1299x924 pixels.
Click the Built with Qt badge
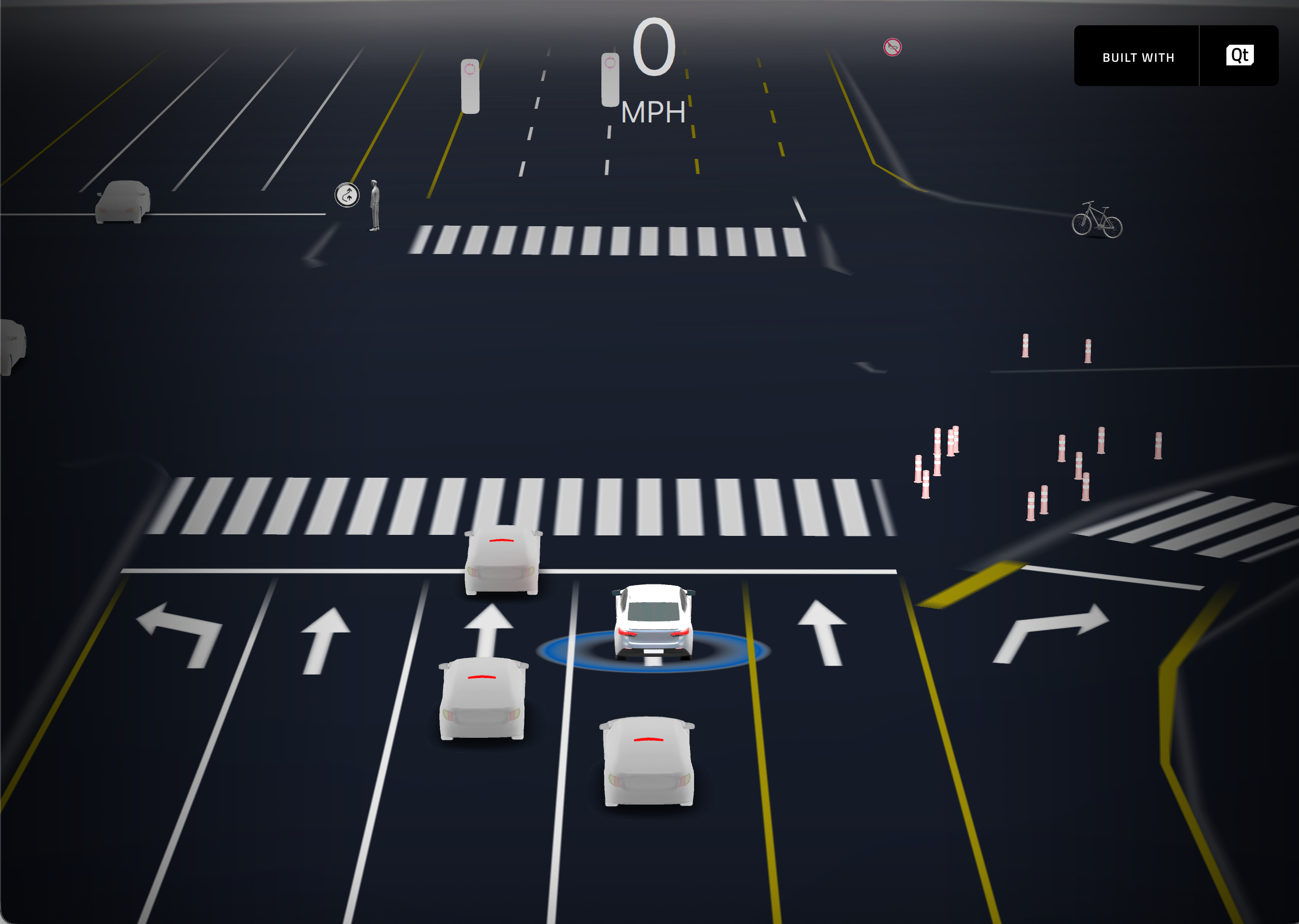pos(1175,56)
